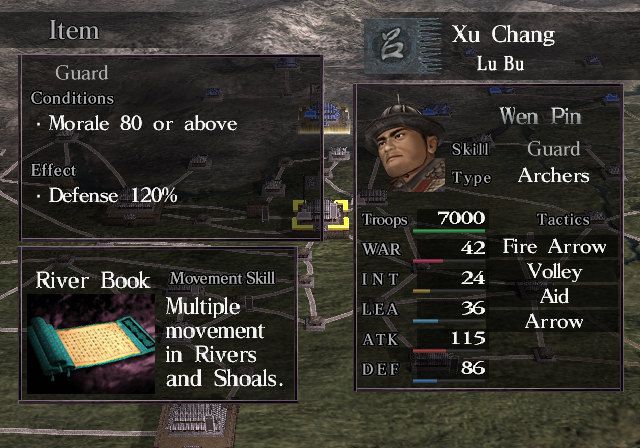Select the Lu Bu faction emblem
The width and height of the screenshot is (640, 448).
(393, 46)
